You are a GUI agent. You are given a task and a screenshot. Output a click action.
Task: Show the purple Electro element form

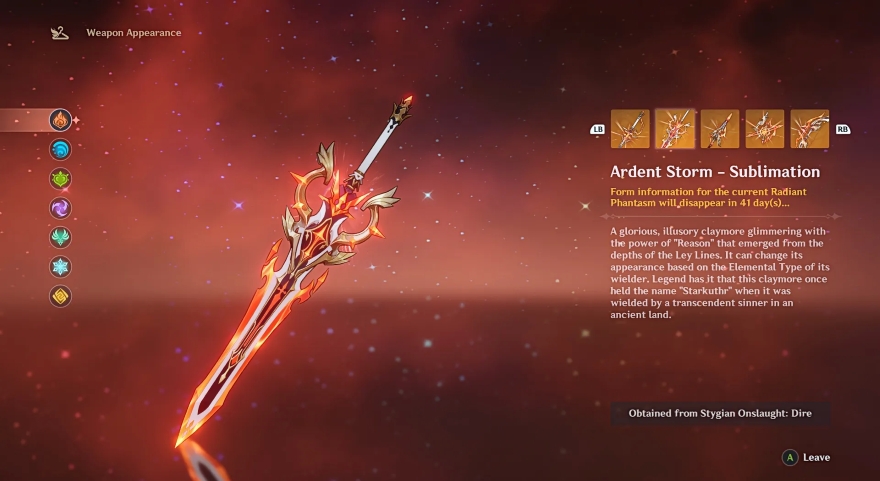coord(61,208)
